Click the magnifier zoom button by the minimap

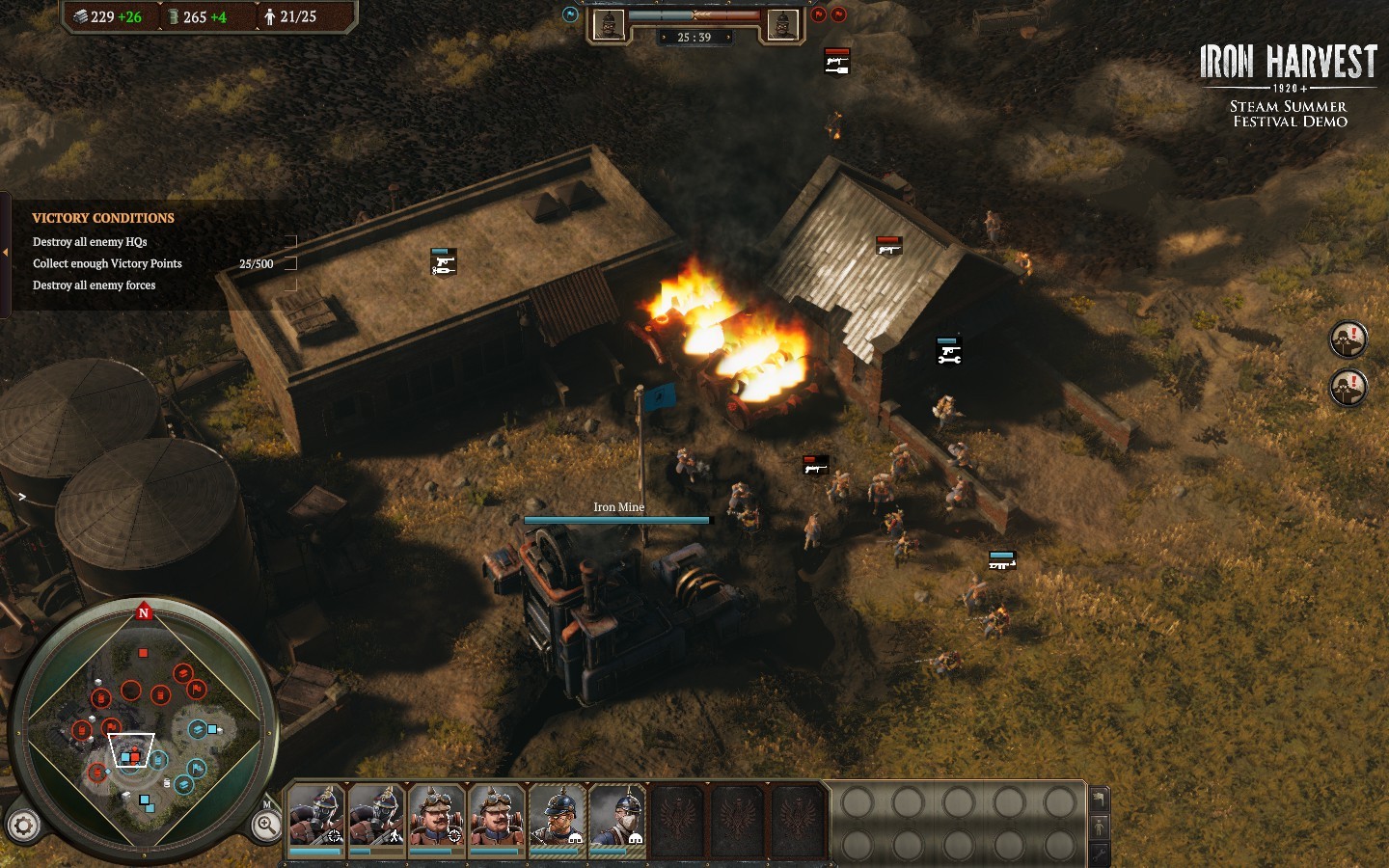coord(266,825)
